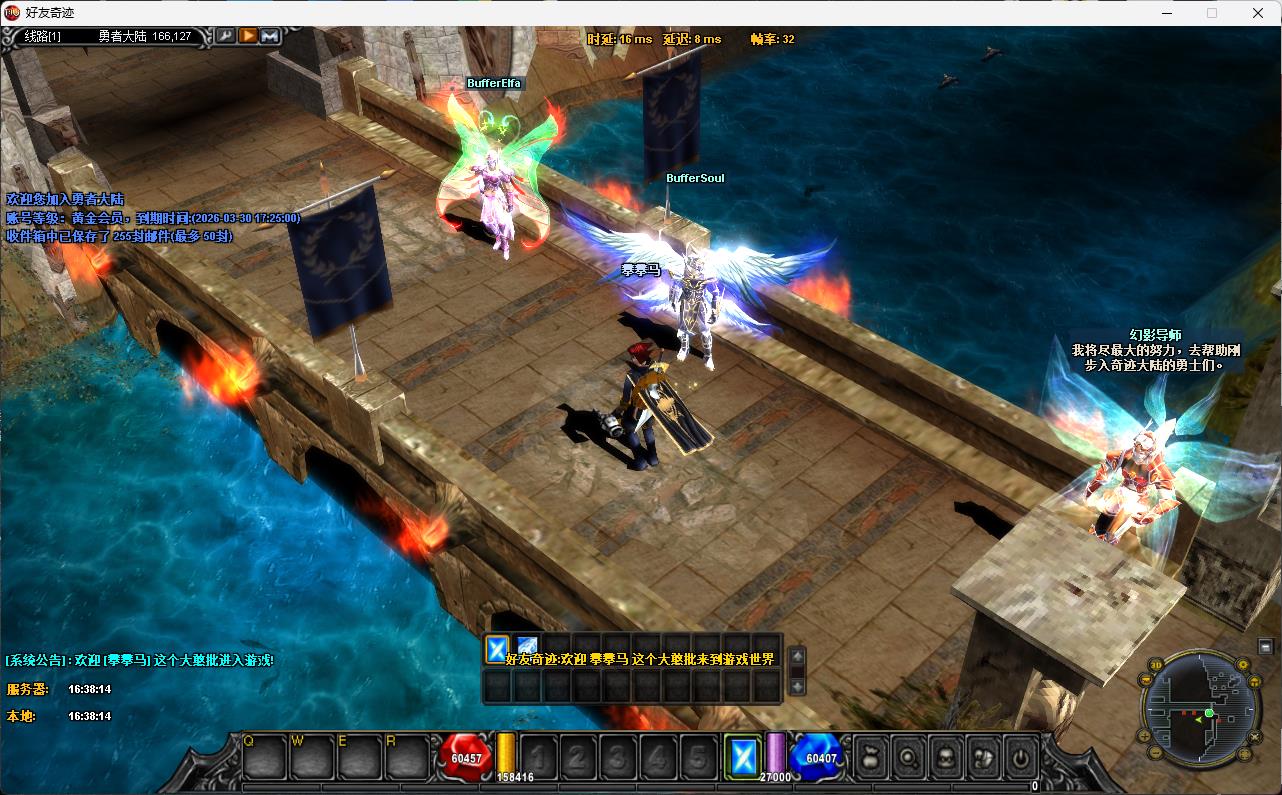The height and width of the screenshot is (795, 1282).
Task: Close the game window
Action: [1258, 13]
